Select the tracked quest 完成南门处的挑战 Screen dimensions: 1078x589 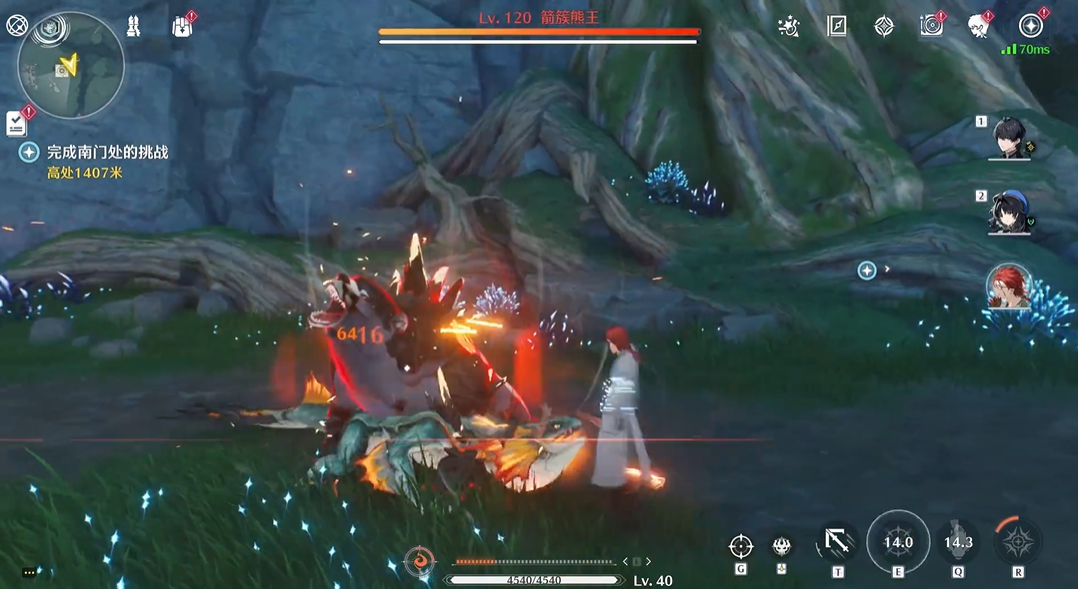[x=107, y=152]
